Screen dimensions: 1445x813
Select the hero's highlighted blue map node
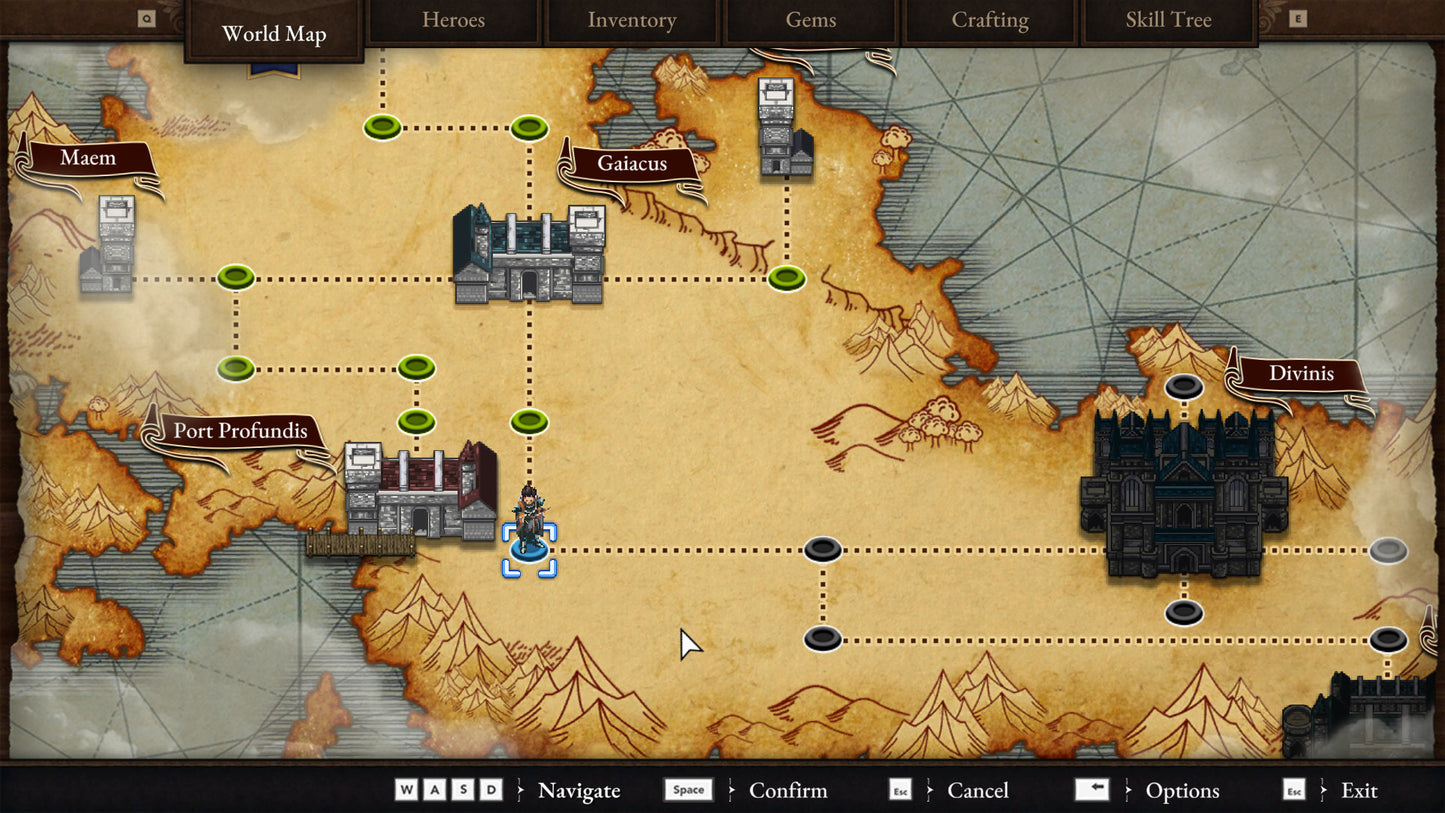point(529,549)
